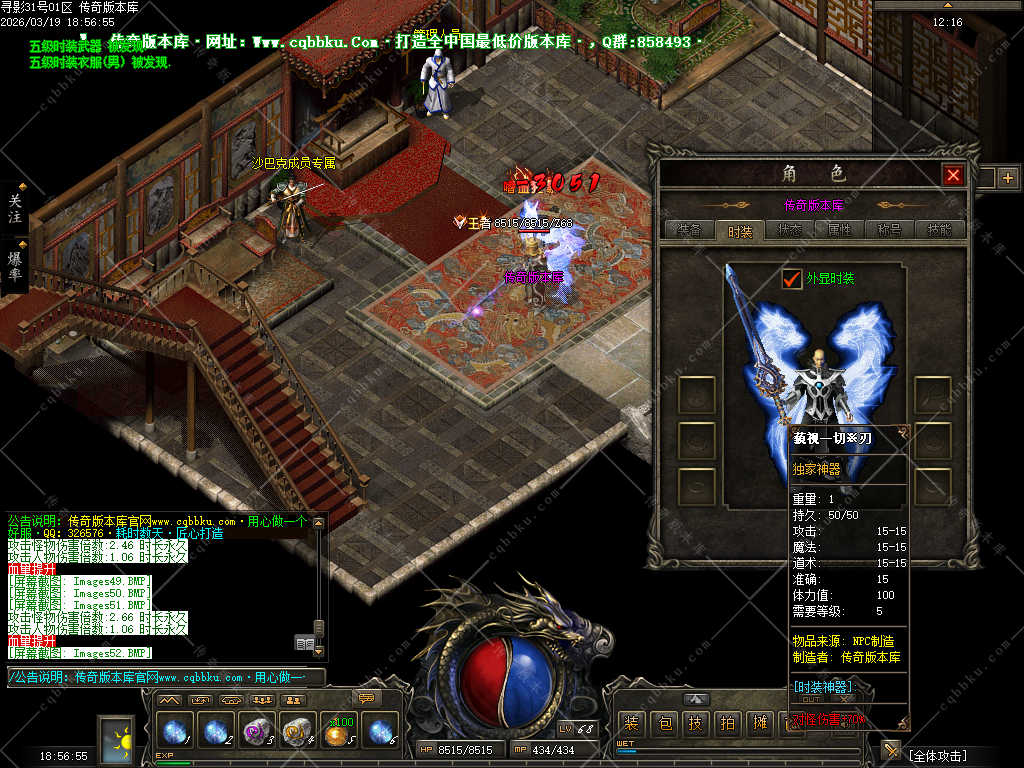Open the 状态 status tab

pyautogui.click(x=790, y=230)
